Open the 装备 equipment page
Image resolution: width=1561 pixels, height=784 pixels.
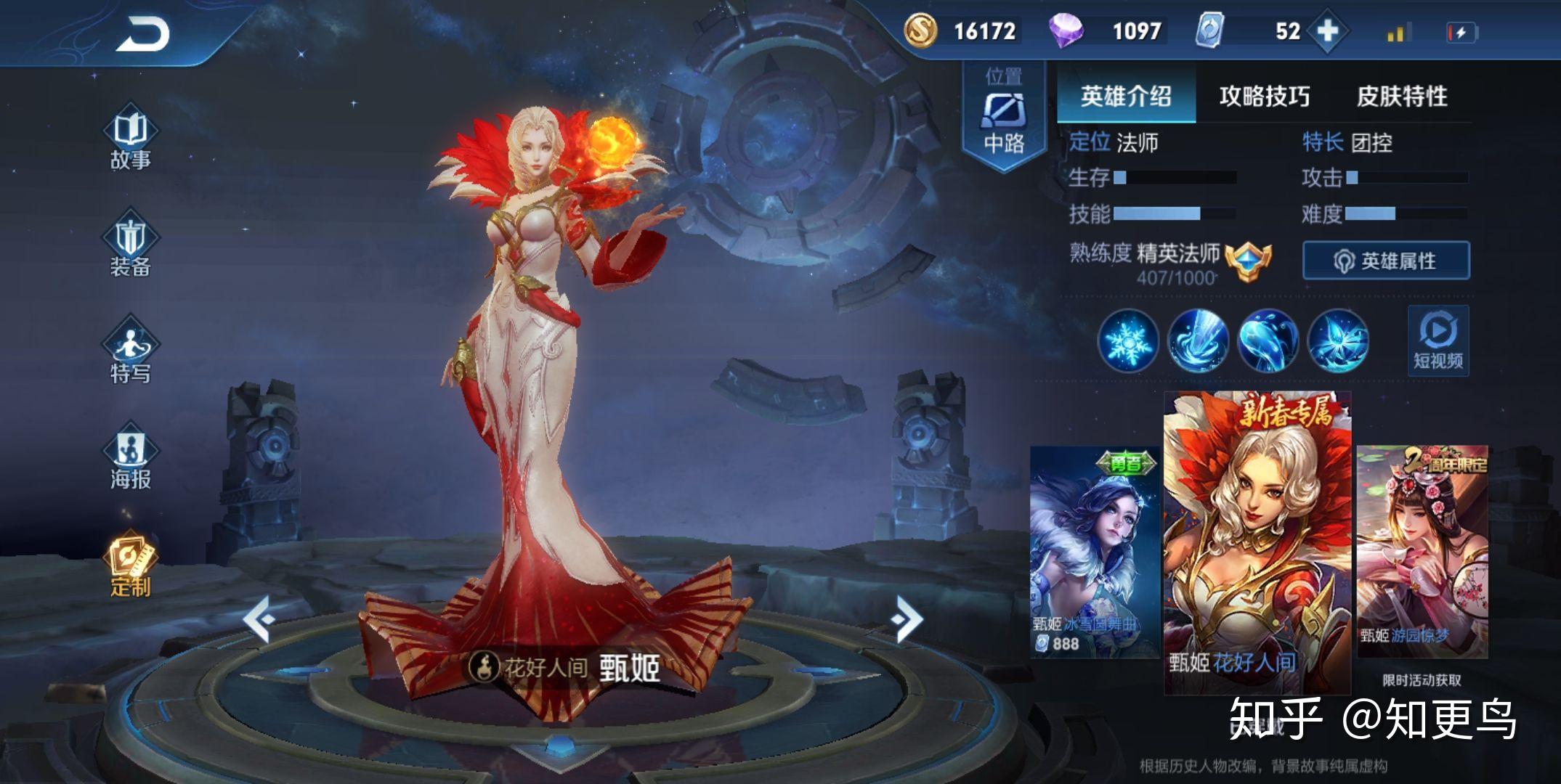pos(131,247)
